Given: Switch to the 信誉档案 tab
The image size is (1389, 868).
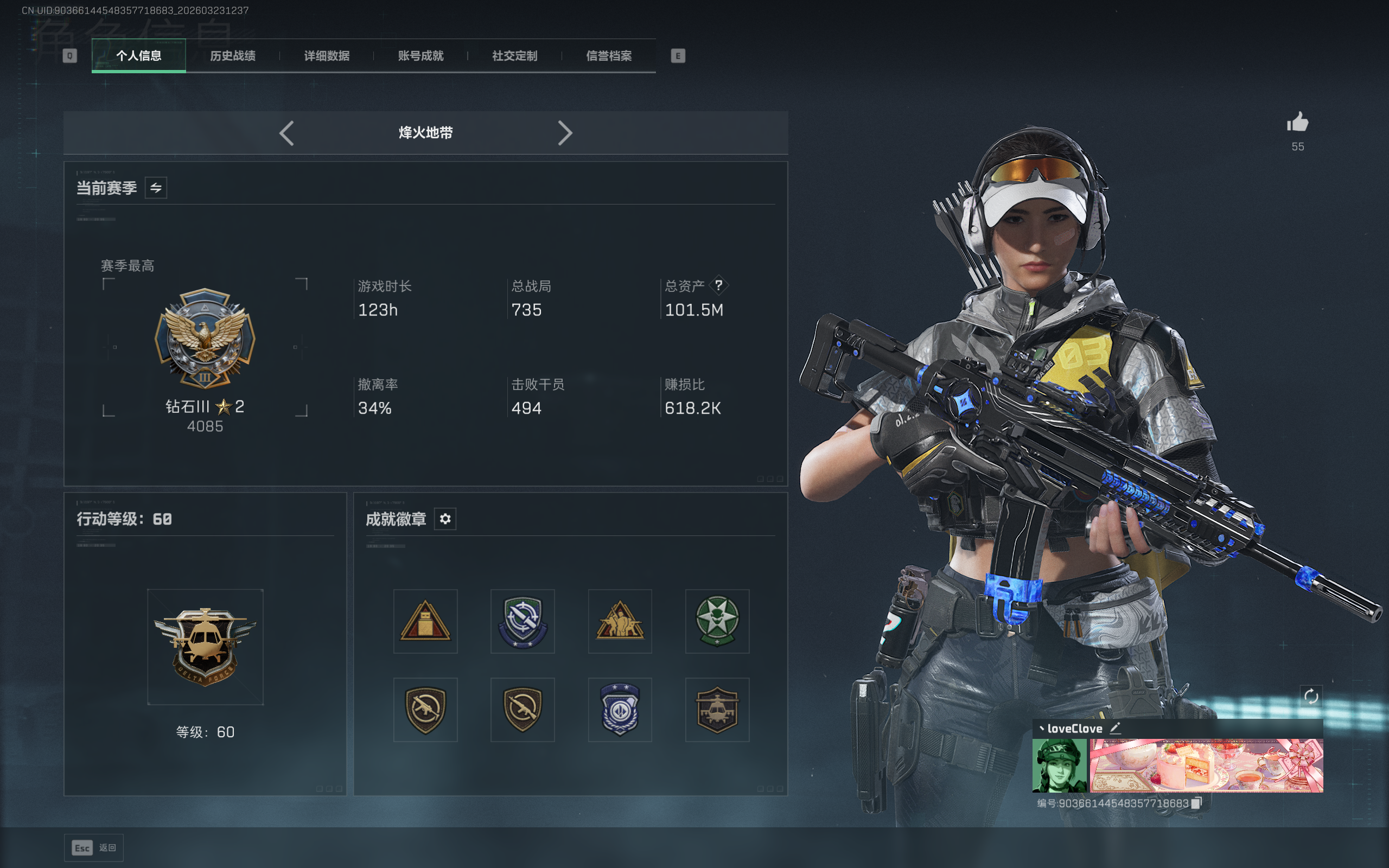Looking at the screenshot, I should point(609,56).
